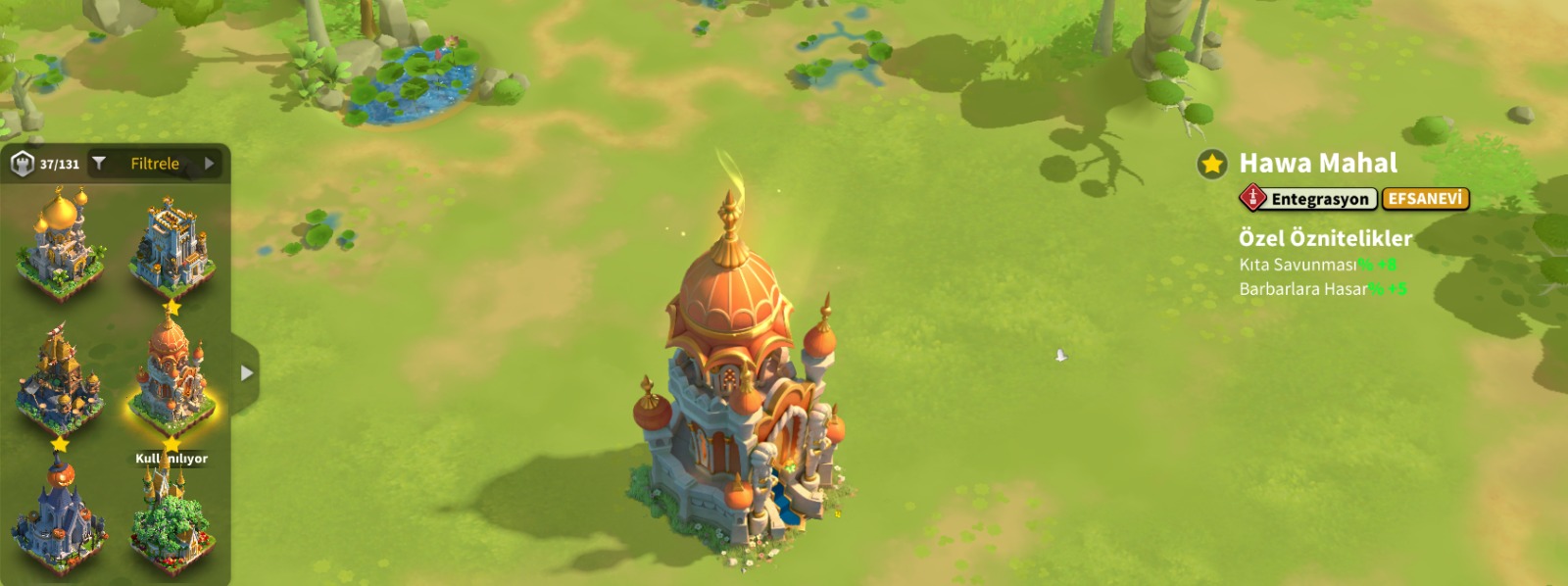Toggle the gold star beside Hawa Mahal

(1212, 164)
